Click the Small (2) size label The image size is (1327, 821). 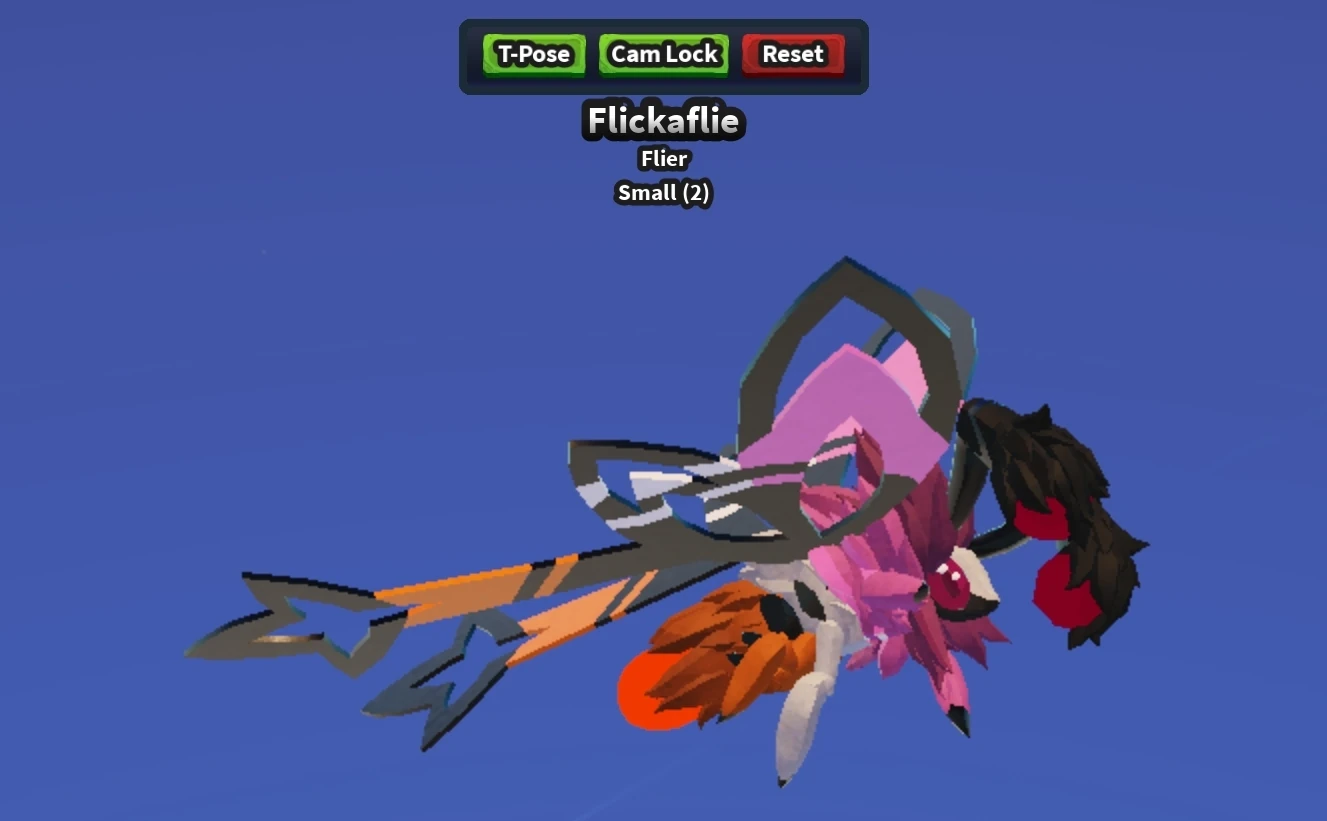pyautogui.click(x=663, y=192)
